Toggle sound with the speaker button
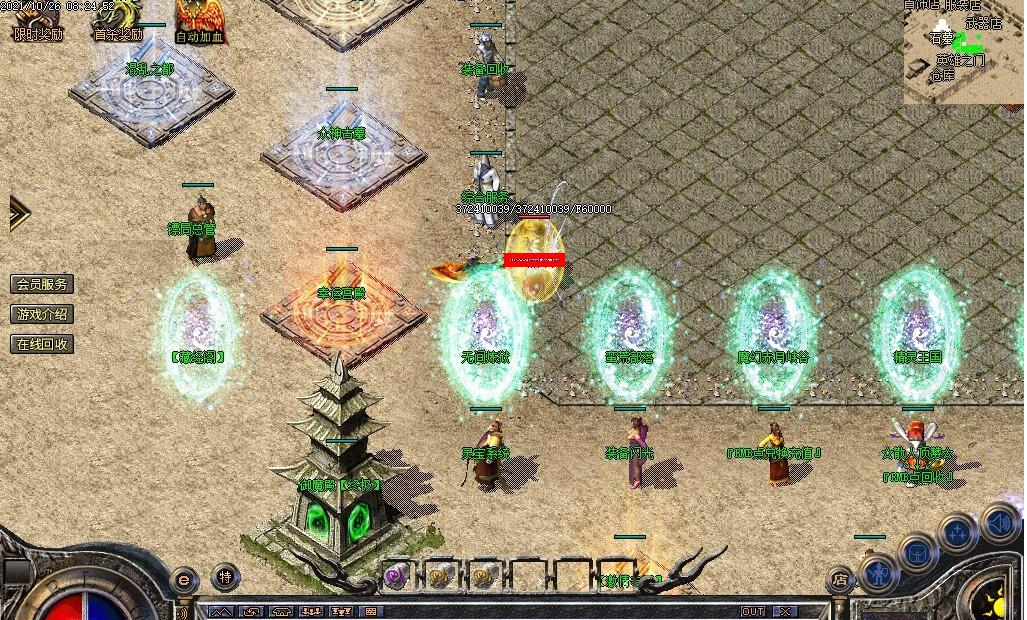Screen dimensions: 1027x620 pyautogui.click(x=998, y=522)
